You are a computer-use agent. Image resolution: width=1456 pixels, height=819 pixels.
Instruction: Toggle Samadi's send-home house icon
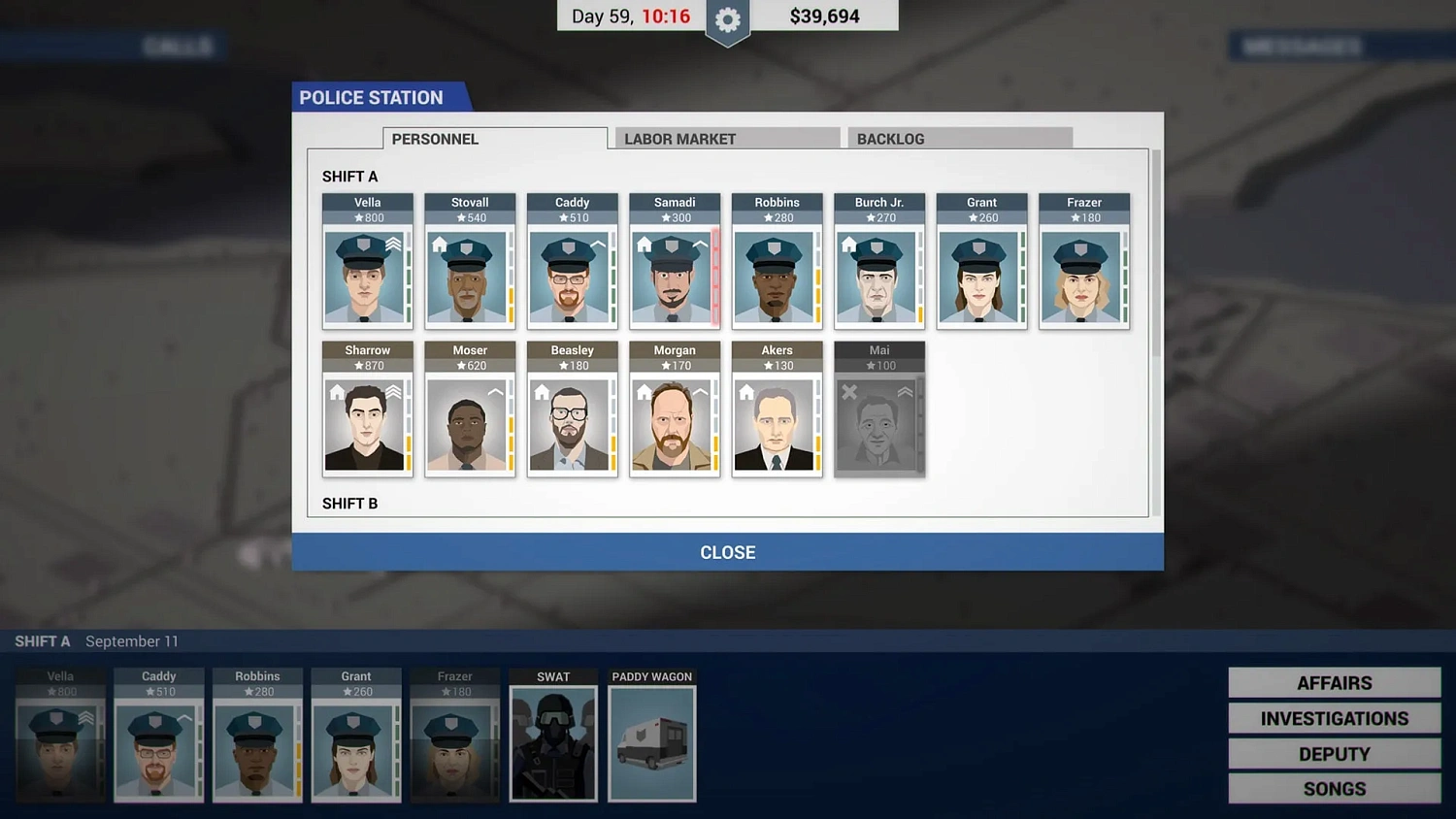[x=644, y=244]
